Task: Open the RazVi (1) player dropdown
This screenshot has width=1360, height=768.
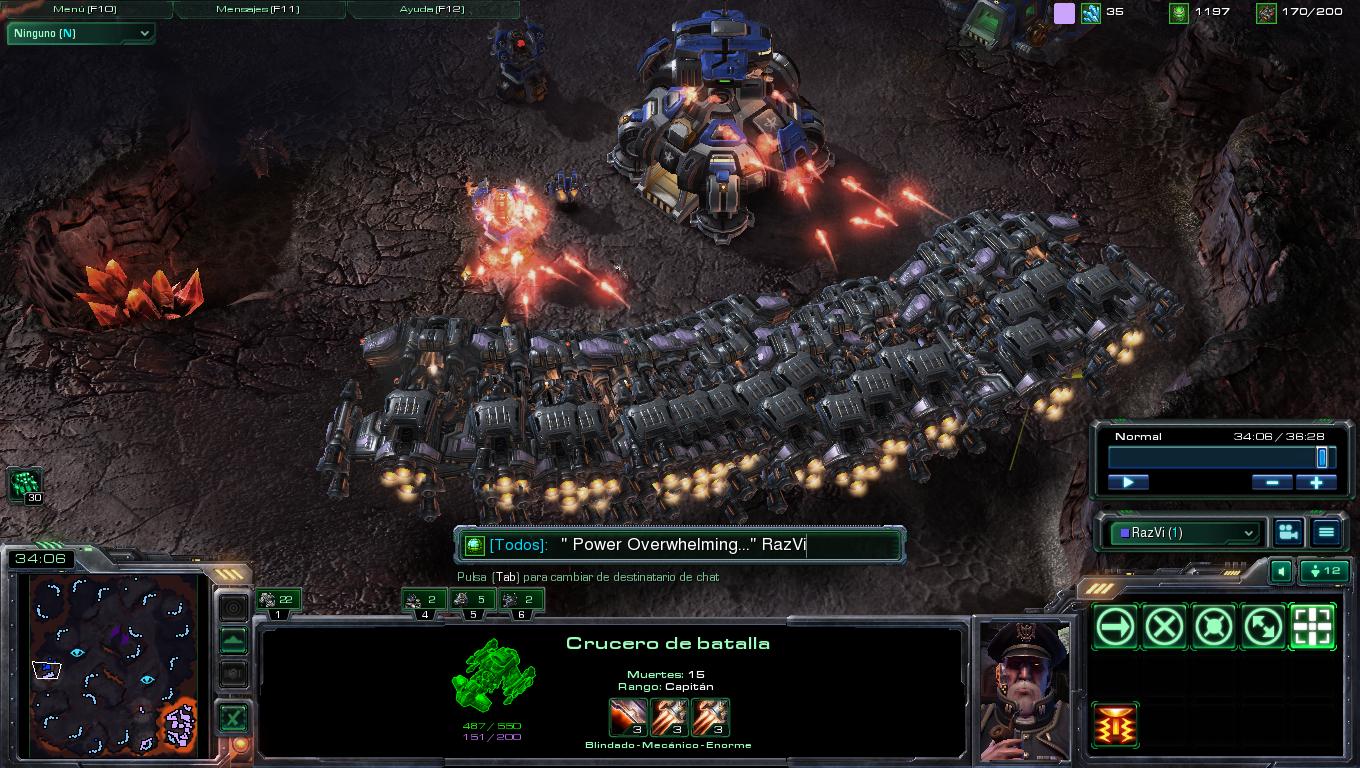Action: (x=1186, y=533)
